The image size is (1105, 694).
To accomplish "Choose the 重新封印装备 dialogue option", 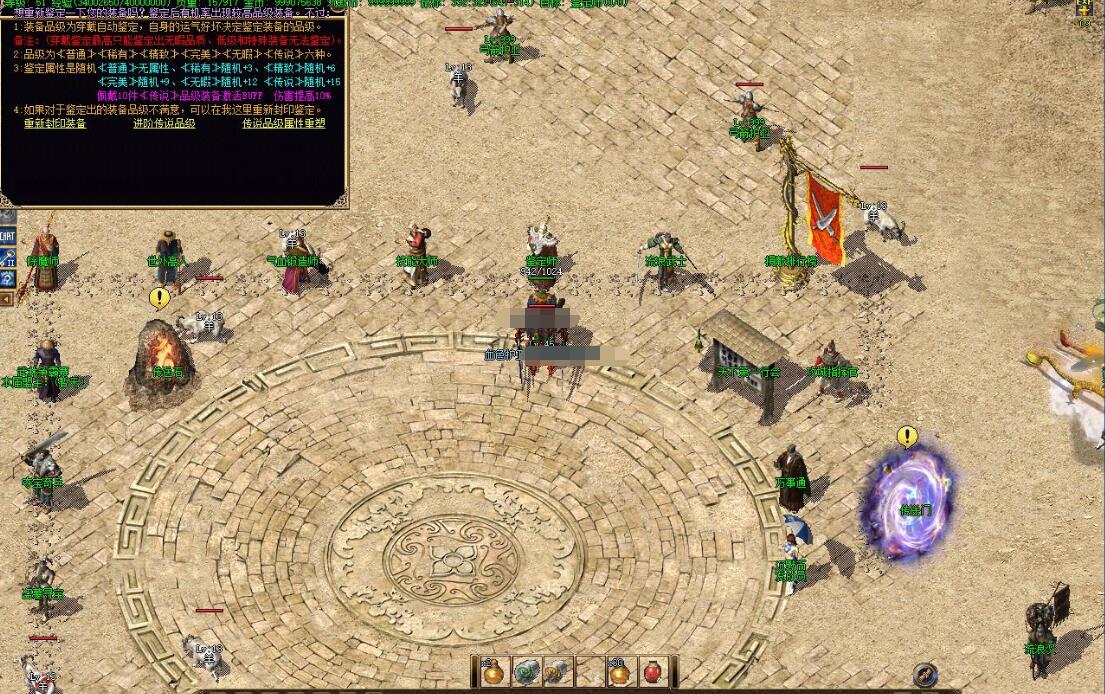I will [x=55, y=124].
